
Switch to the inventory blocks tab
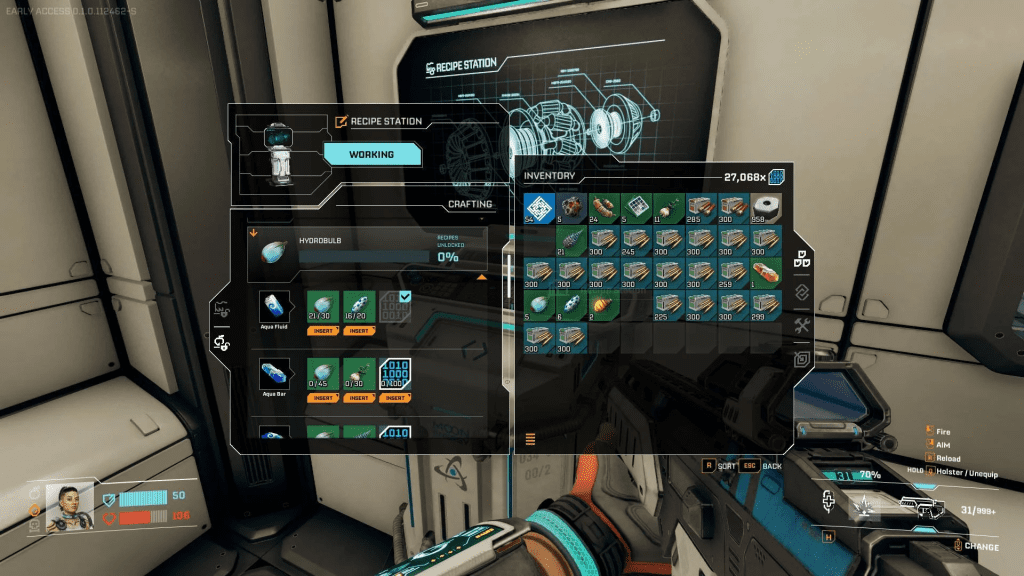[x=802, y=259]
